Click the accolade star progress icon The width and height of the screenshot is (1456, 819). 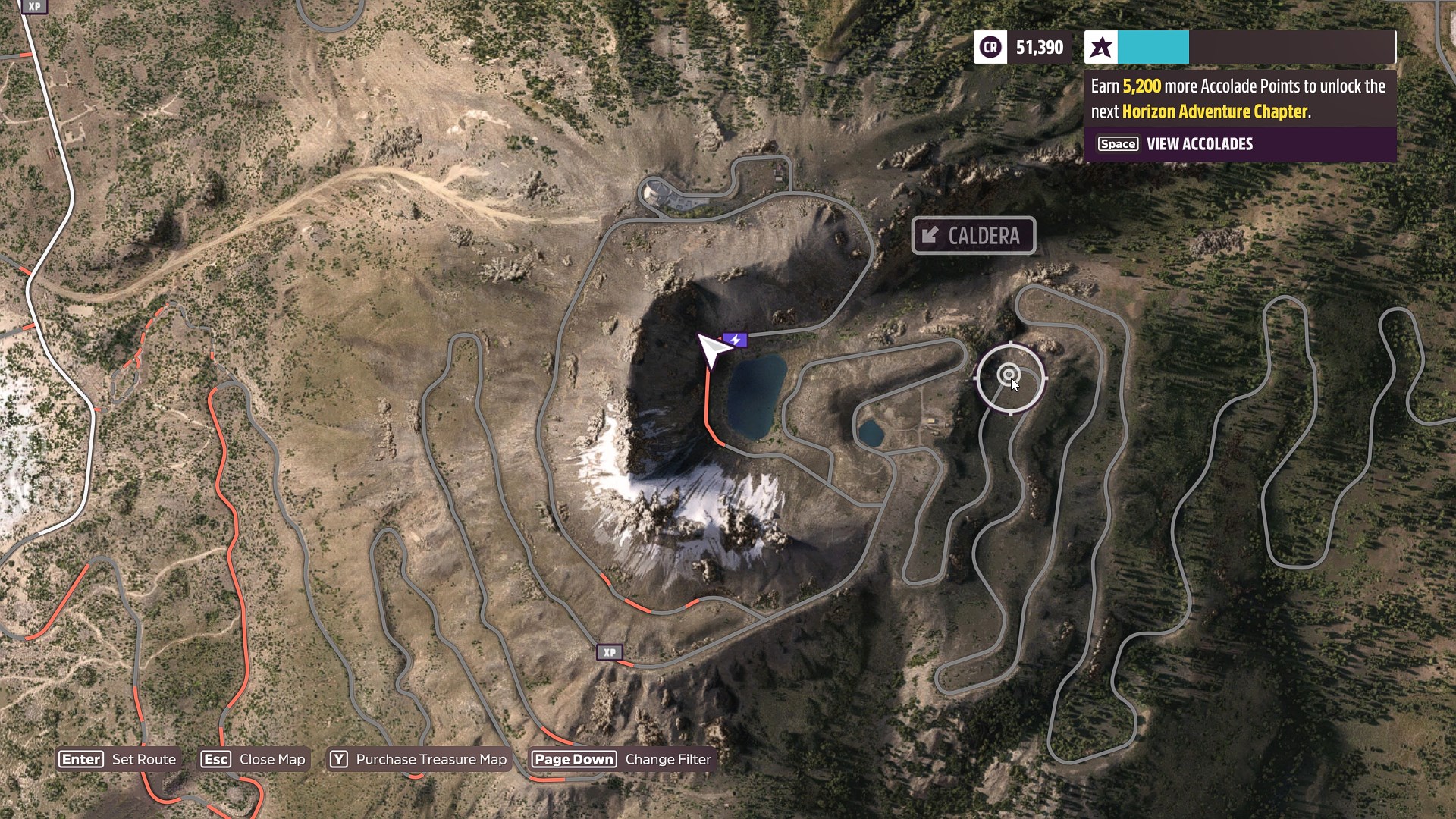[1101, 48]
